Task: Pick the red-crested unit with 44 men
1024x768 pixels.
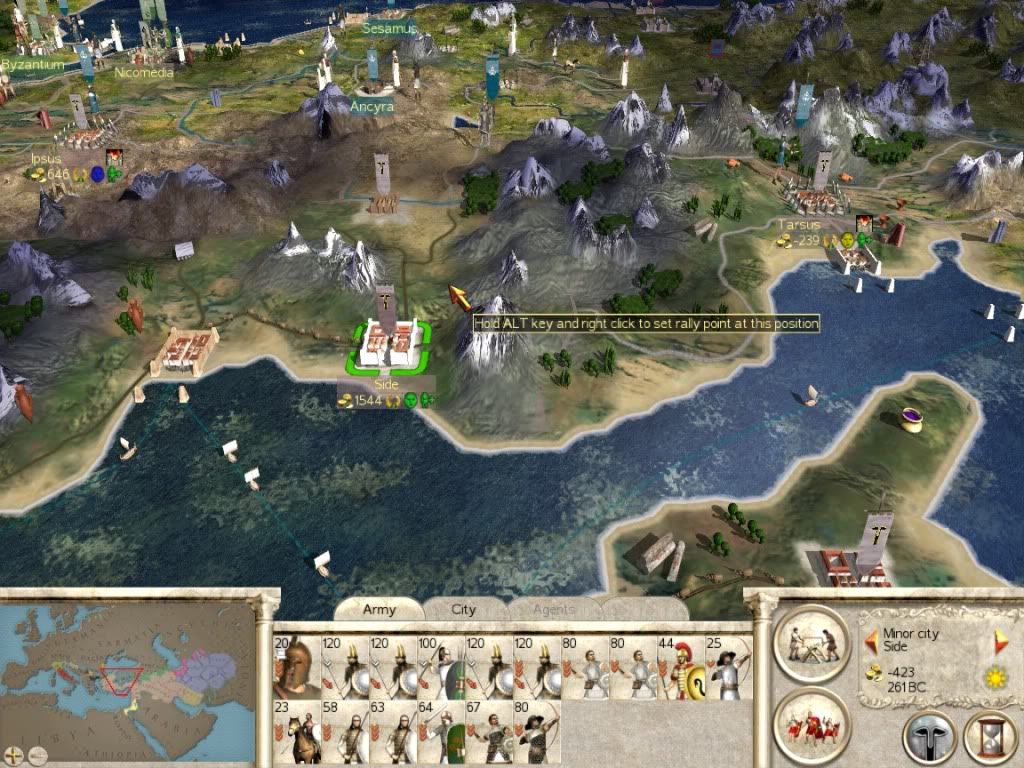Action: coord(681,668)
